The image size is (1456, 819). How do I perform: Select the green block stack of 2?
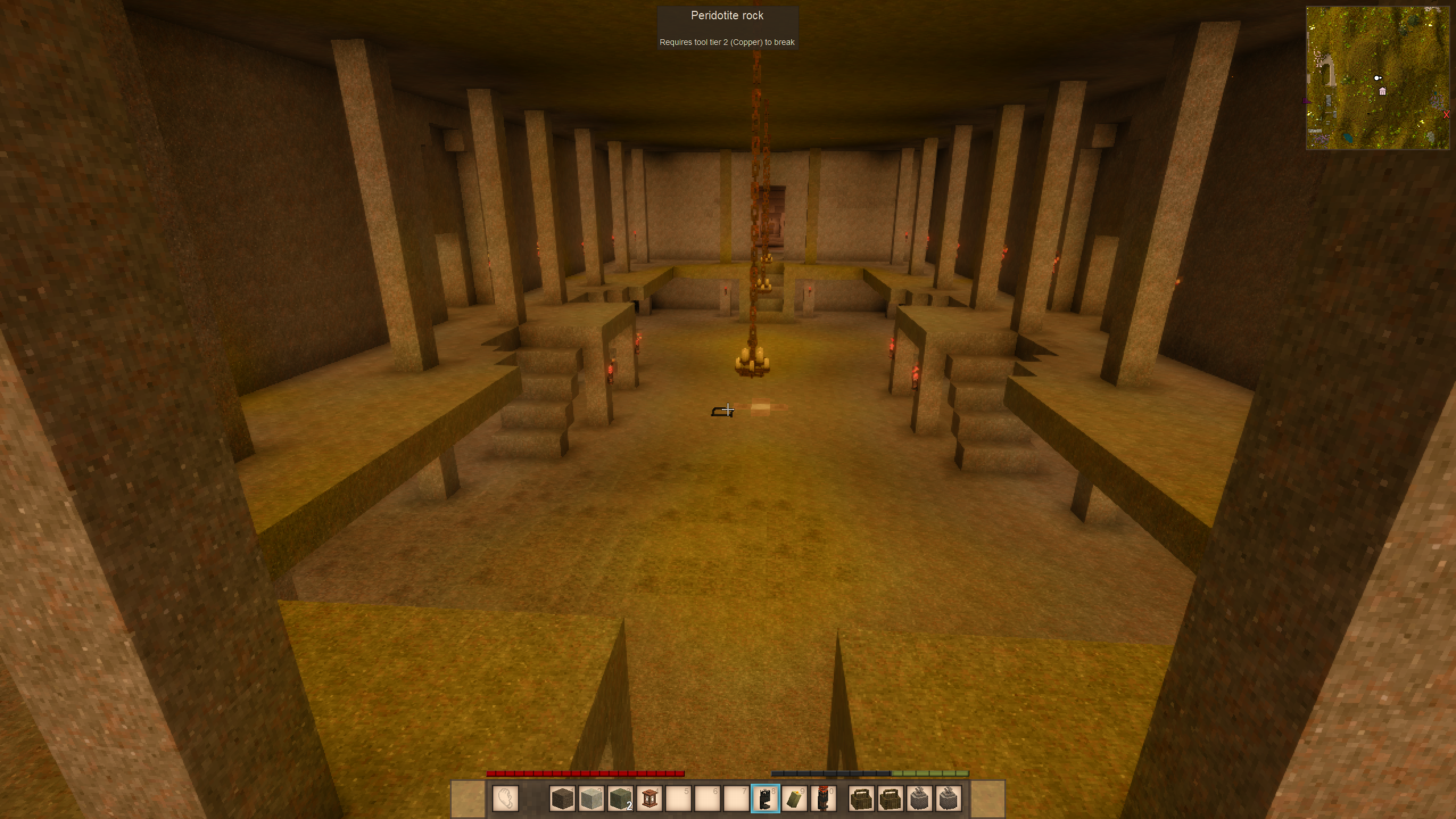click(x=620, y=799)
